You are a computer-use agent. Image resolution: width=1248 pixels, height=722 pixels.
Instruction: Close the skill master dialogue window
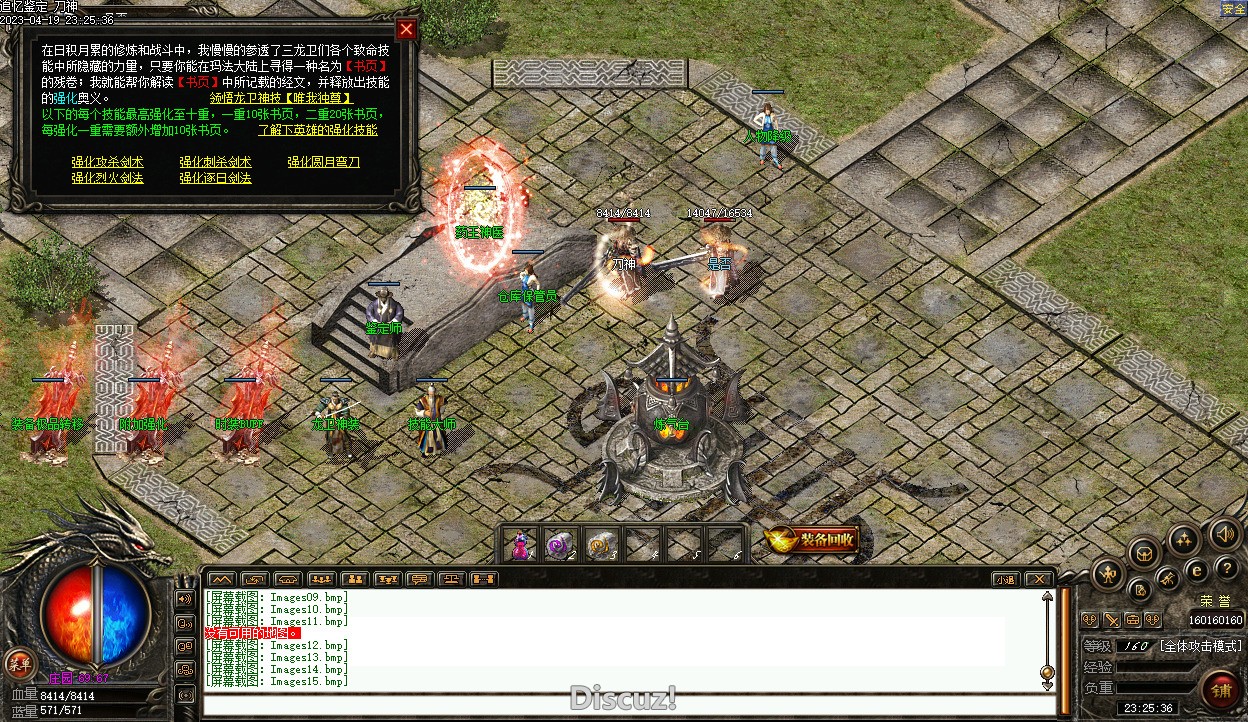click(406, 29)
